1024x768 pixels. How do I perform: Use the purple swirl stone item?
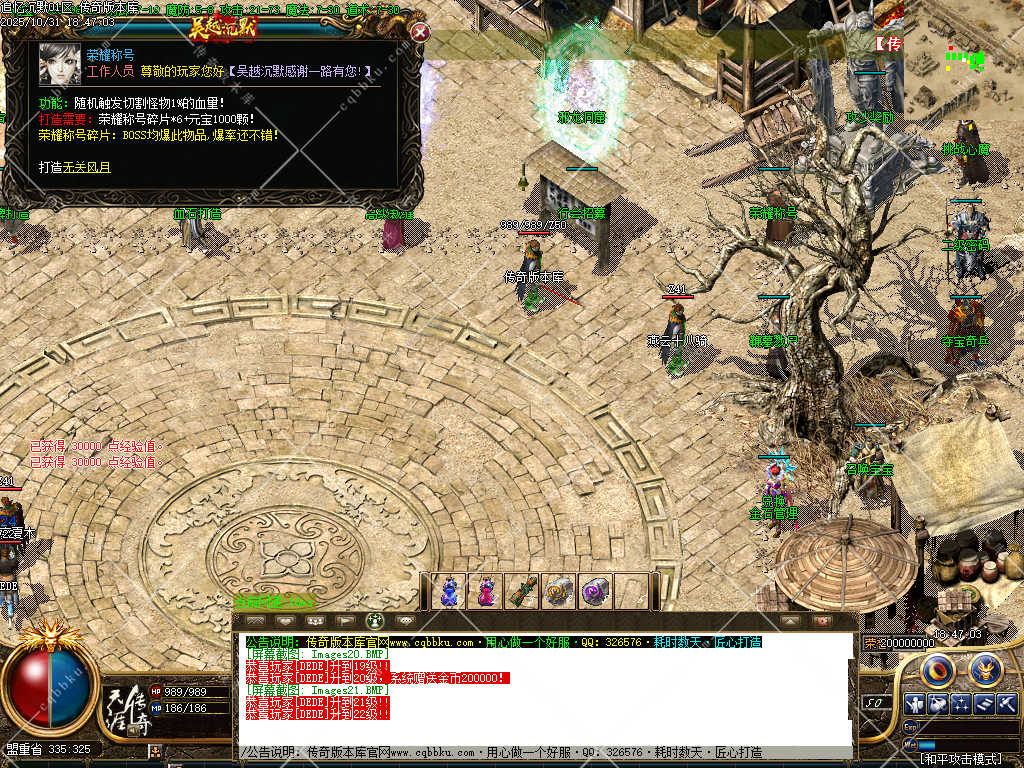[x=596, y=591]
